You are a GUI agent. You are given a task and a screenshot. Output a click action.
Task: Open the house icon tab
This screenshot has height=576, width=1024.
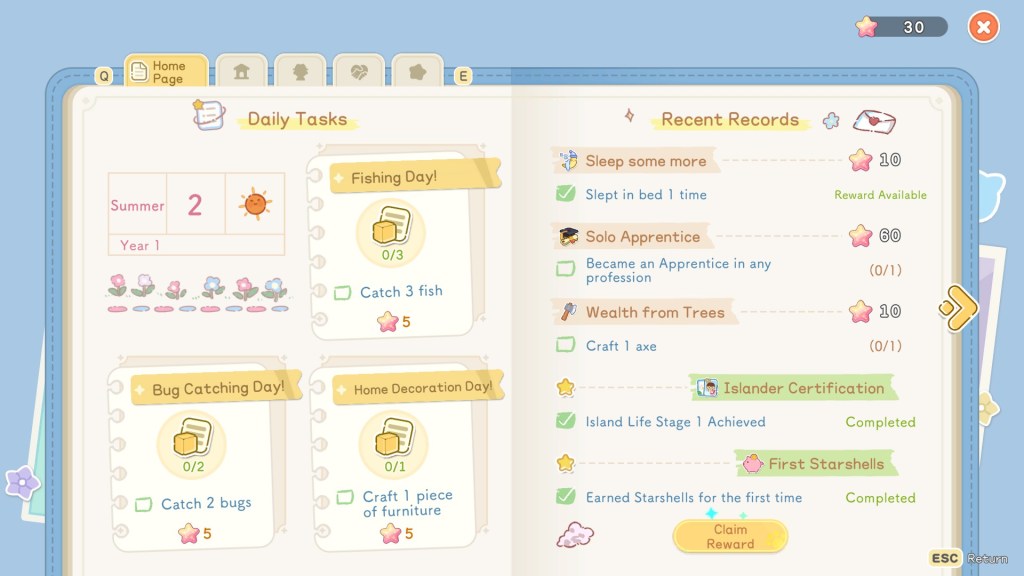point(241,72)
